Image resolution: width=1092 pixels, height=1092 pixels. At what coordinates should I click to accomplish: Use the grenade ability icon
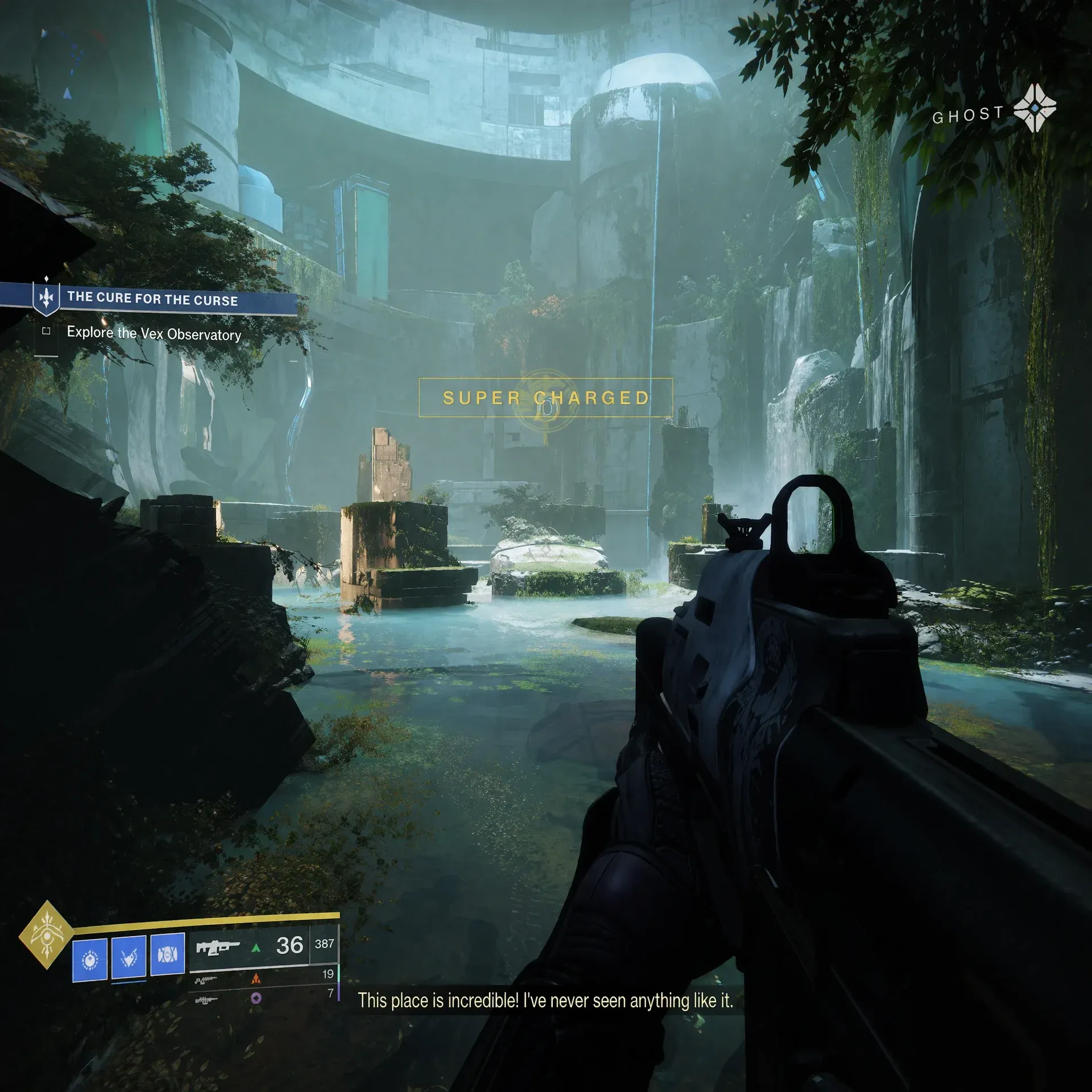coord(90,961)
